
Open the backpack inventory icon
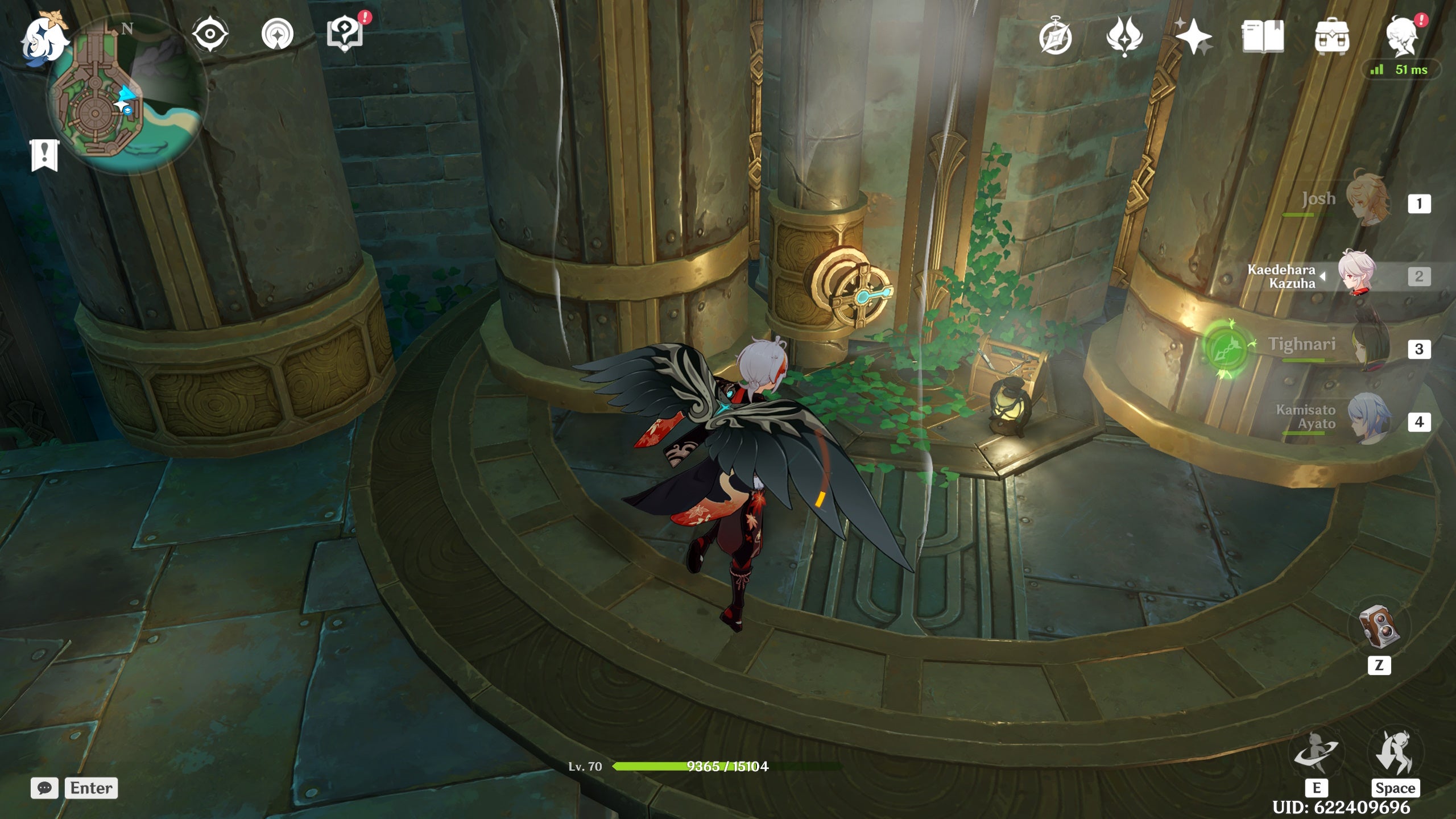[x=1331, y=38]
